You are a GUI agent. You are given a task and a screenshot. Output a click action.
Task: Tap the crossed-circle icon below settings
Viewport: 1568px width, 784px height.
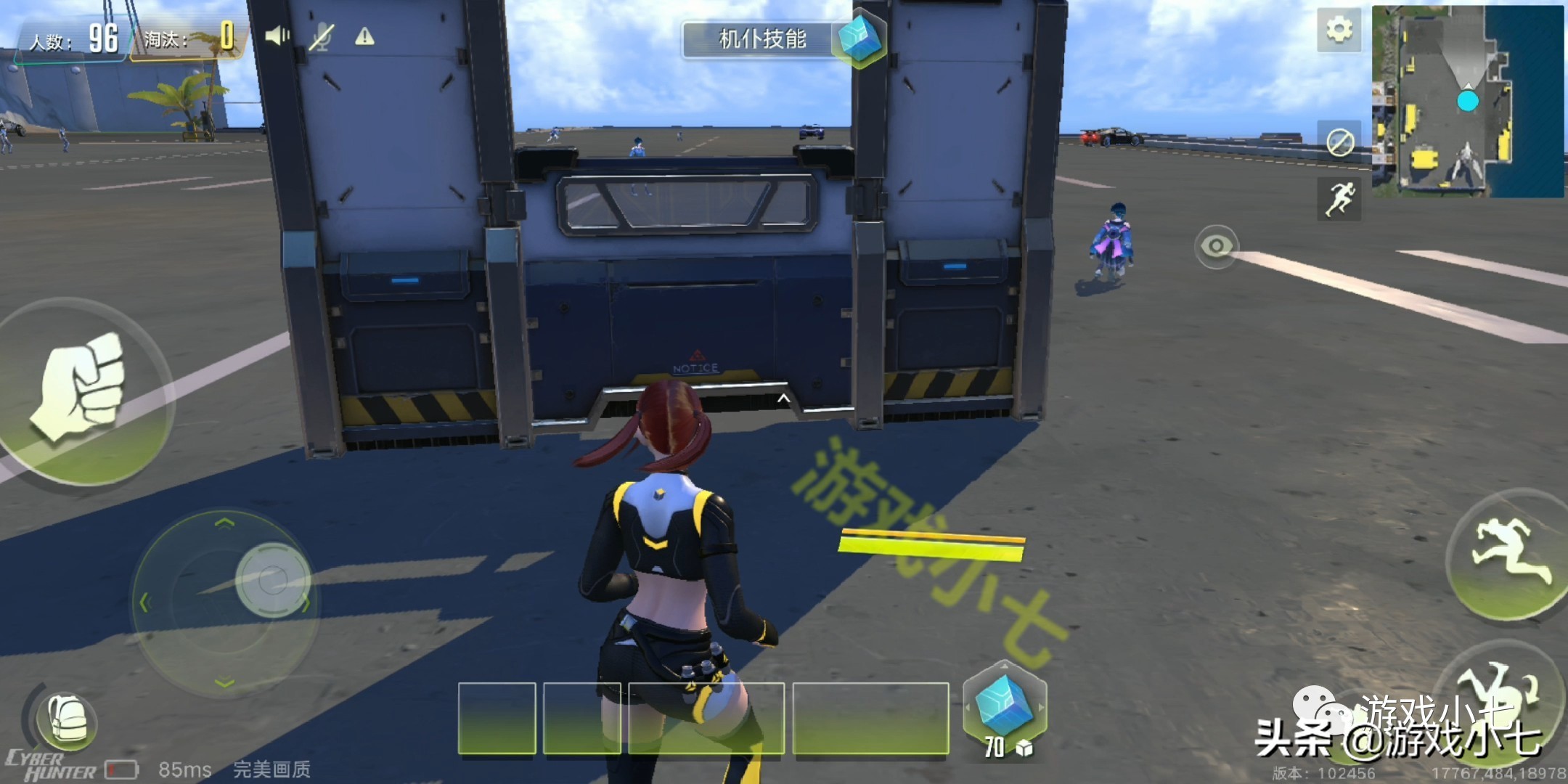(x=1339, y=142)
